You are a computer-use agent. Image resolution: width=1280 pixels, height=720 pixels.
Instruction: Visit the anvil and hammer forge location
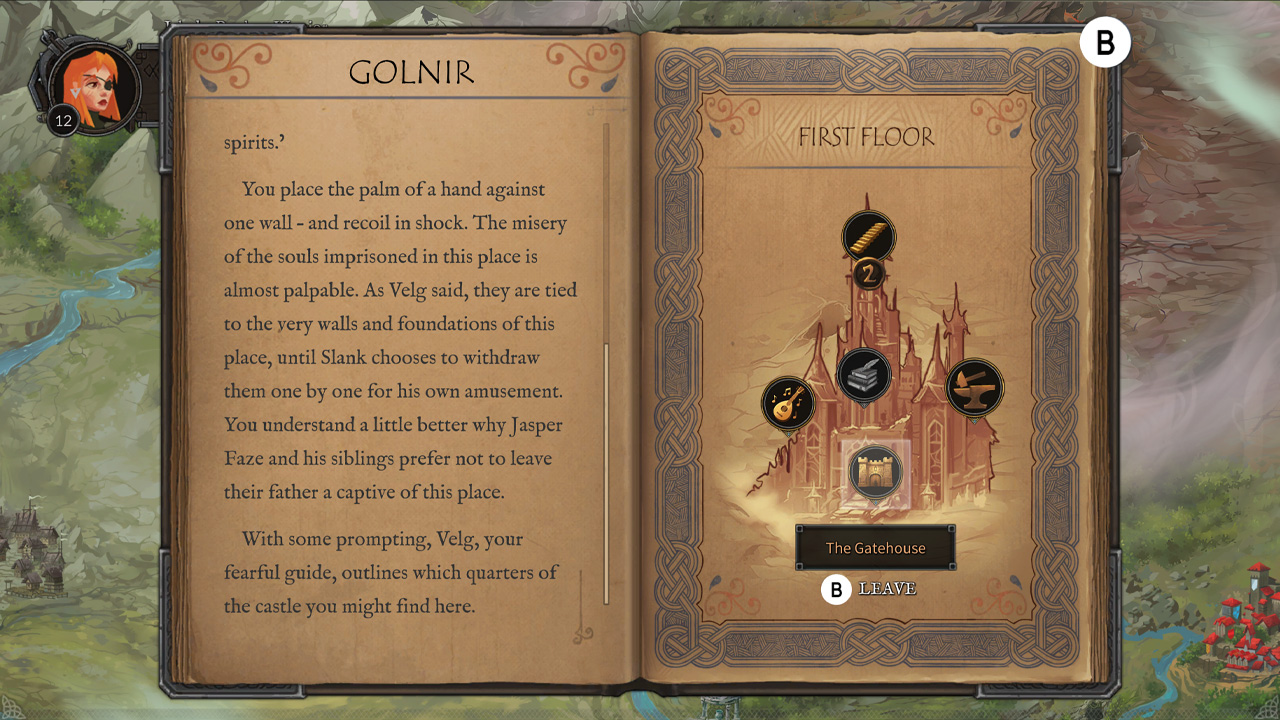tap(974, 387)
